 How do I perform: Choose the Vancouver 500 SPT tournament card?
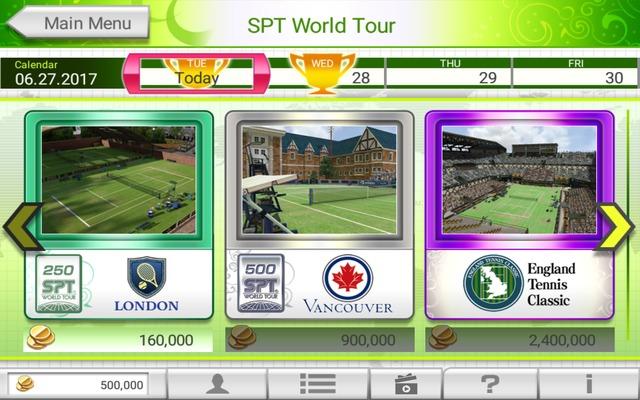(319, 214)
